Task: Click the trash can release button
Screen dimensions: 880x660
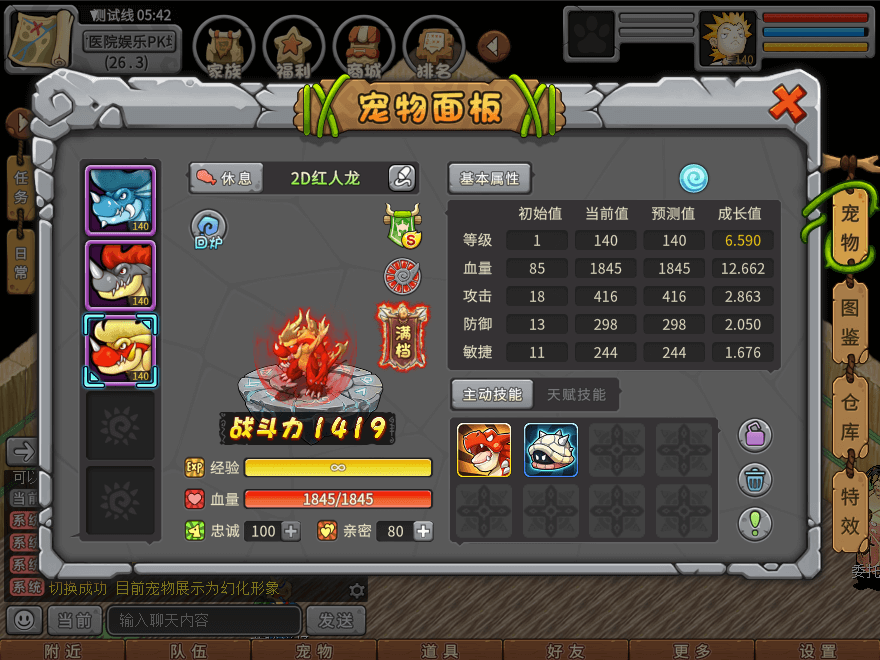Action: click(755, 479)
